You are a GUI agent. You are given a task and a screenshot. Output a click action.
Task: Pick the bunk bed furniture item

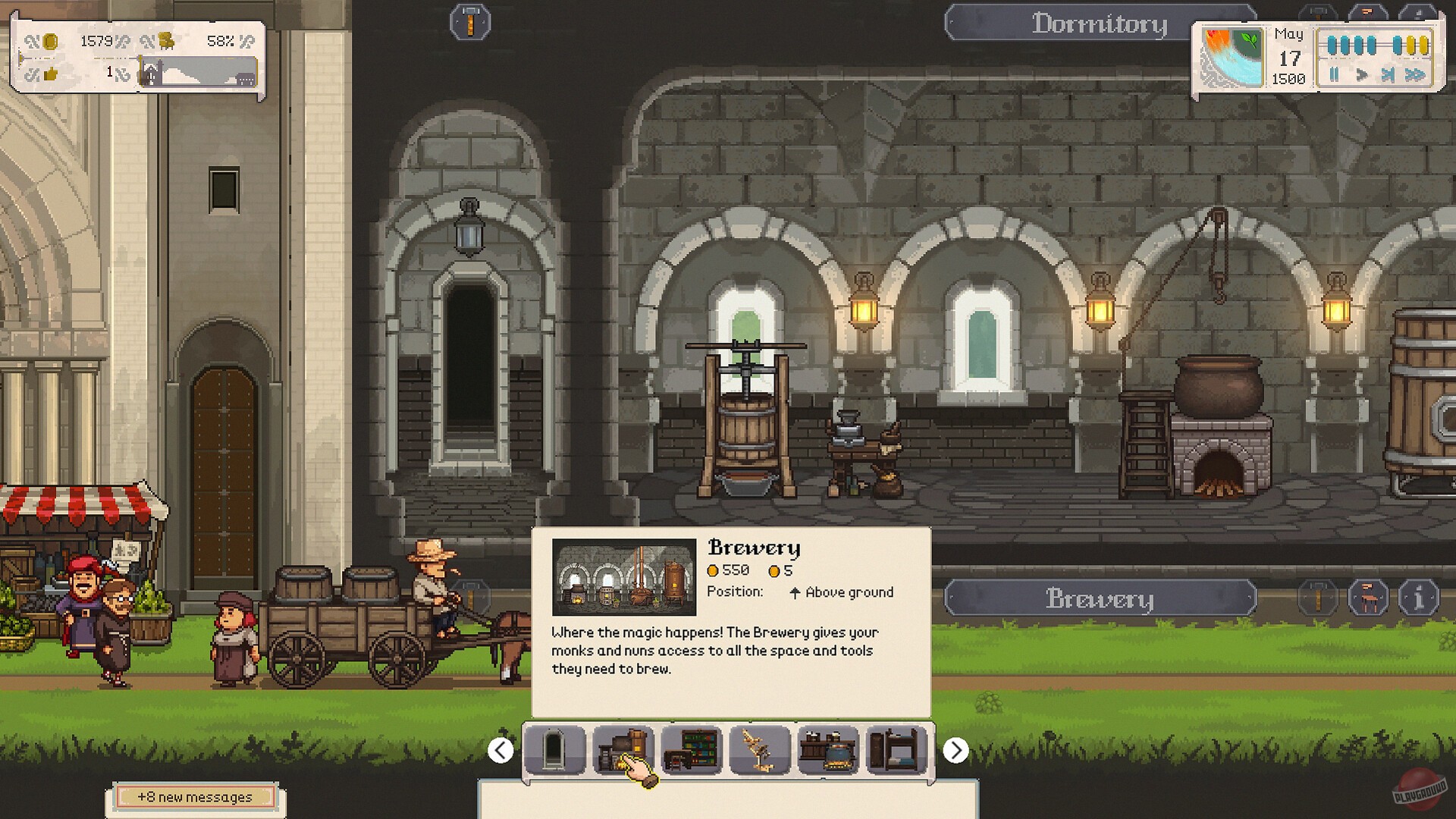click(x=896, y=752)
